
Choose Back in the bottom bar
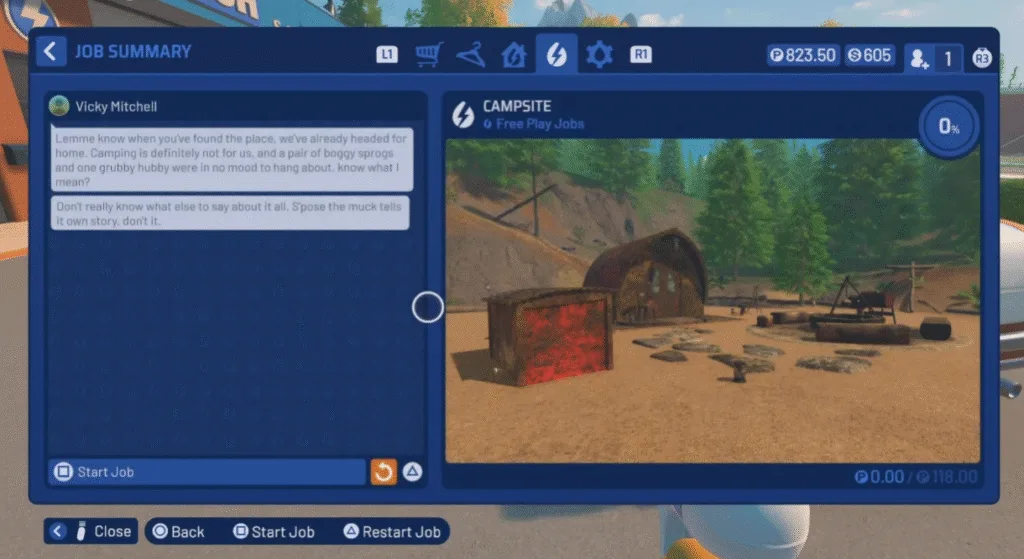pyautogui.click(x=177, y=532)
